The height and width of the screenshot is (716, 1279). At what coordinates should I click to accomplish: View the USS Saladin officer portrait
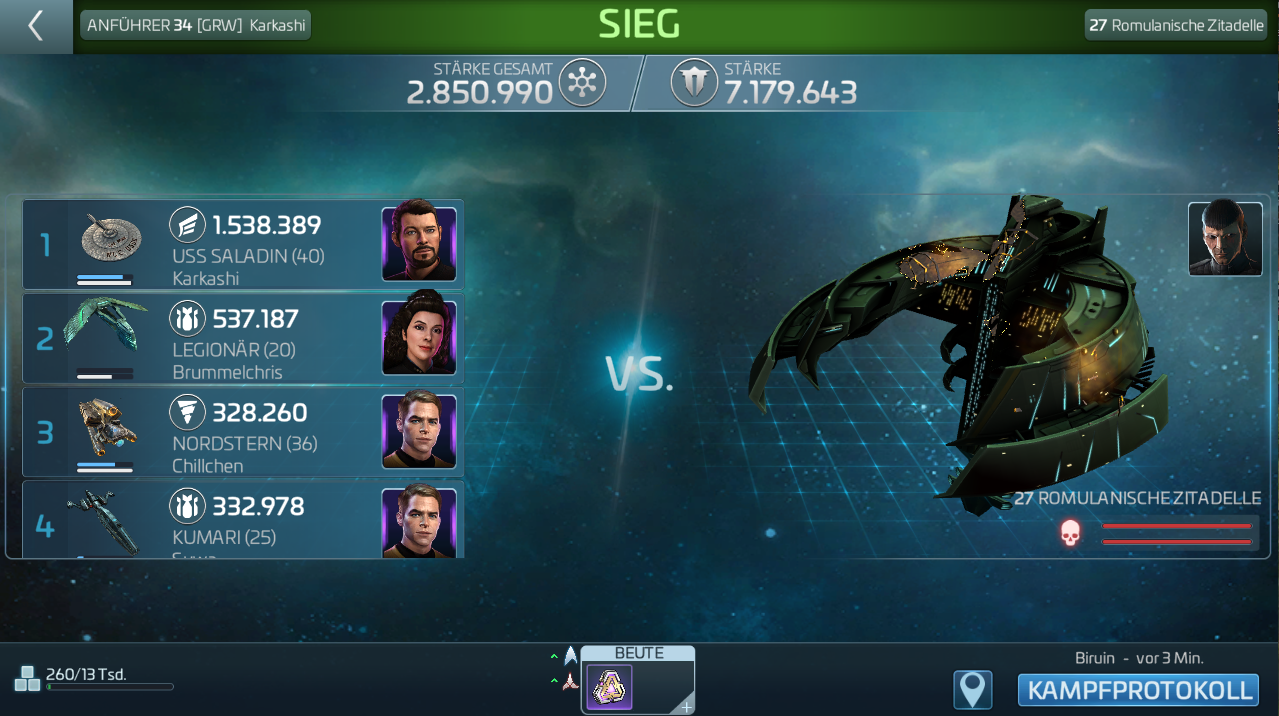point(419,245)
